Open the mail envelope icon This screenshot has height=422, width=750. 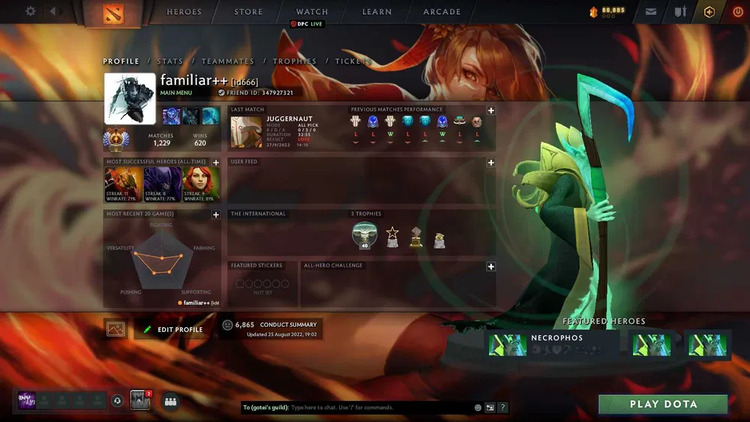point(651,12)
